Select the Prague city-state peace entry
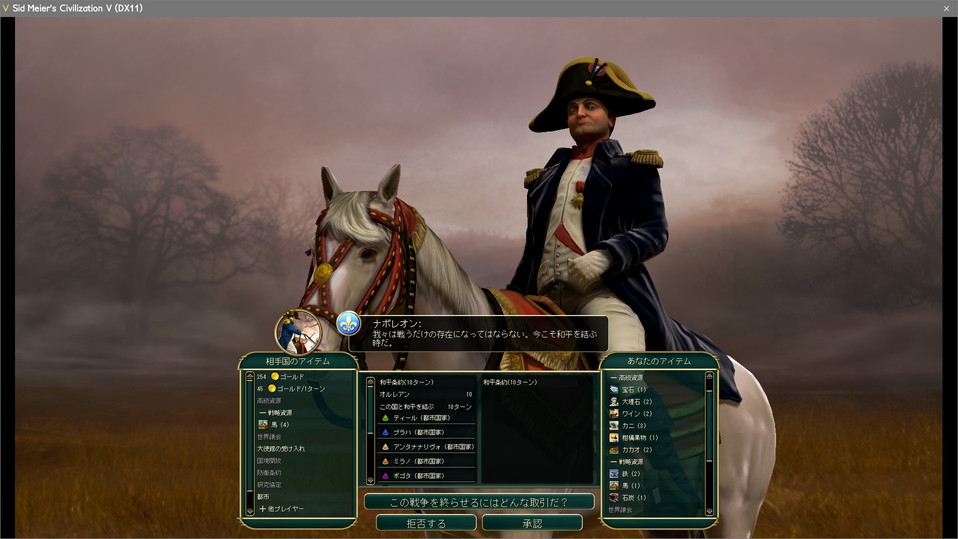 pos(420,432)
